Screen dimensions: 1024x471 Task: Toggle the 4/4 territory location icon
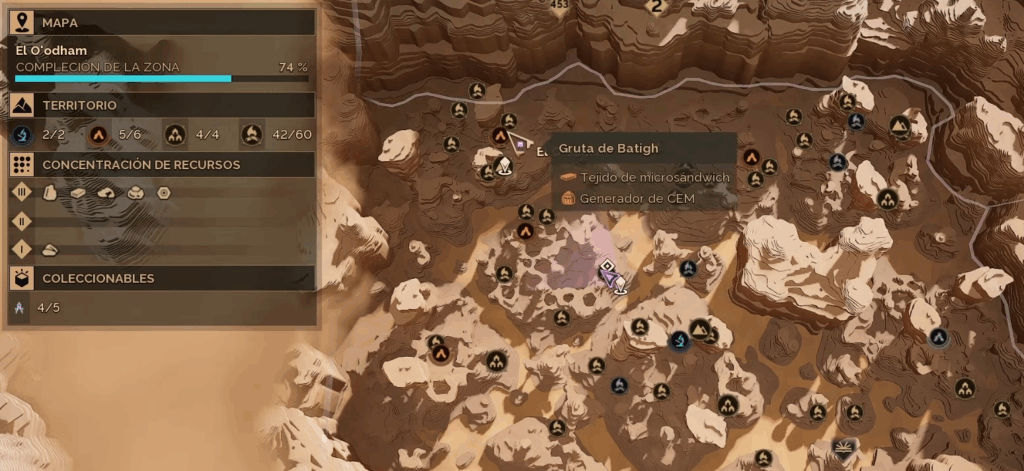[175, 134]
